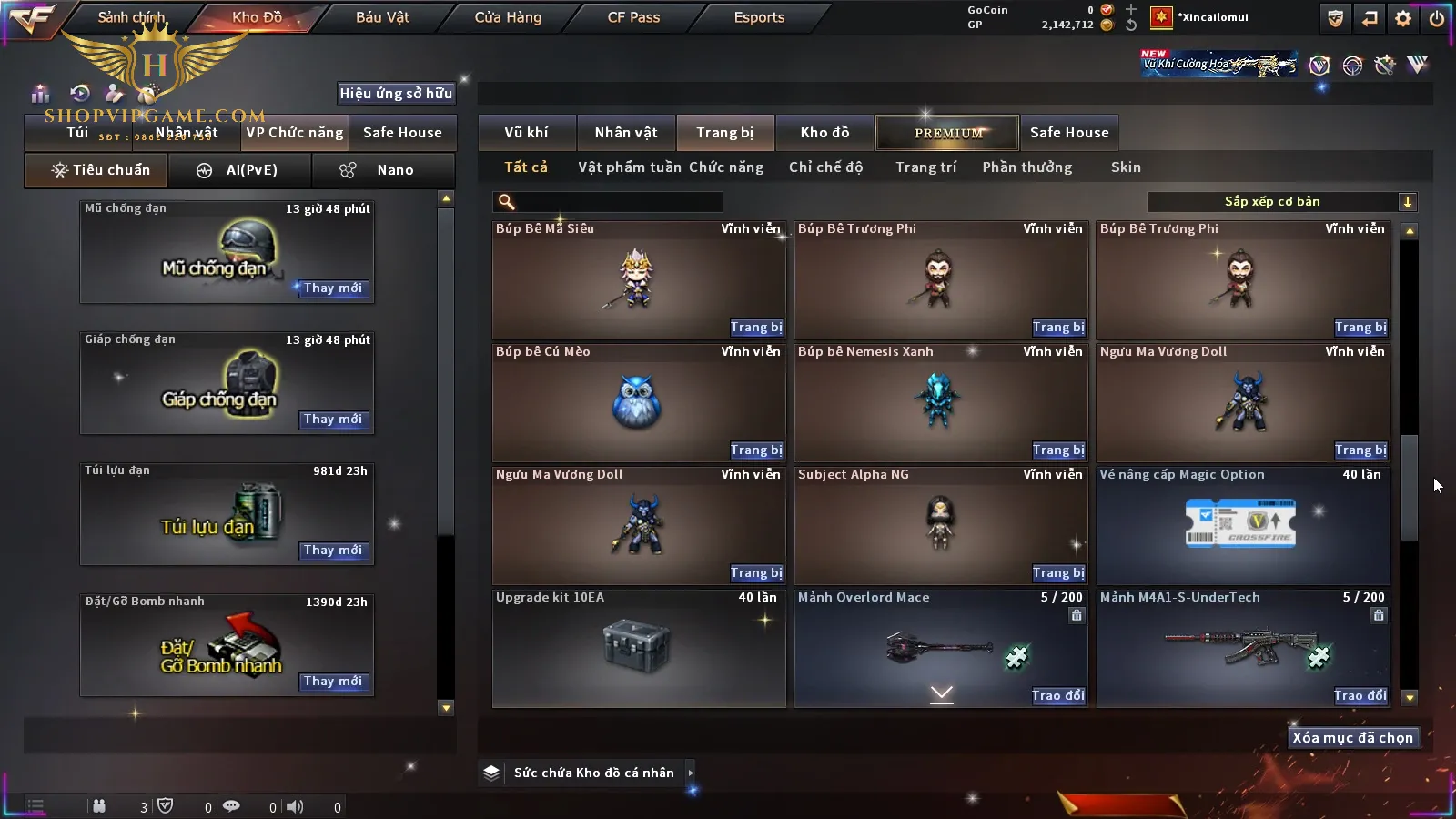Renew the Mũ chống đạn helmet

point(333,288)
